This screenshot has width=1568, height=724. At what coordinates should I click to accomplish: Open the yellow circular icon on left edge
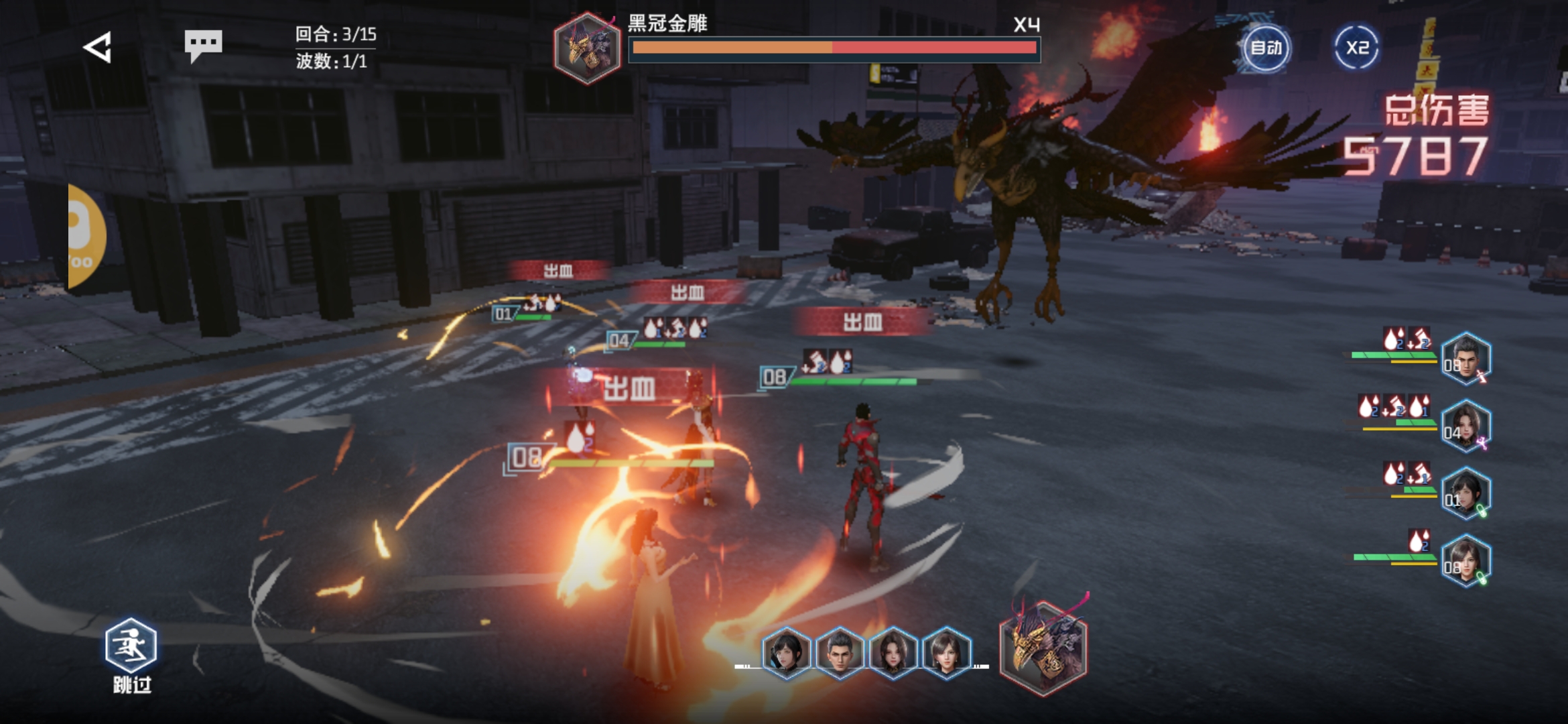(86, 236)
